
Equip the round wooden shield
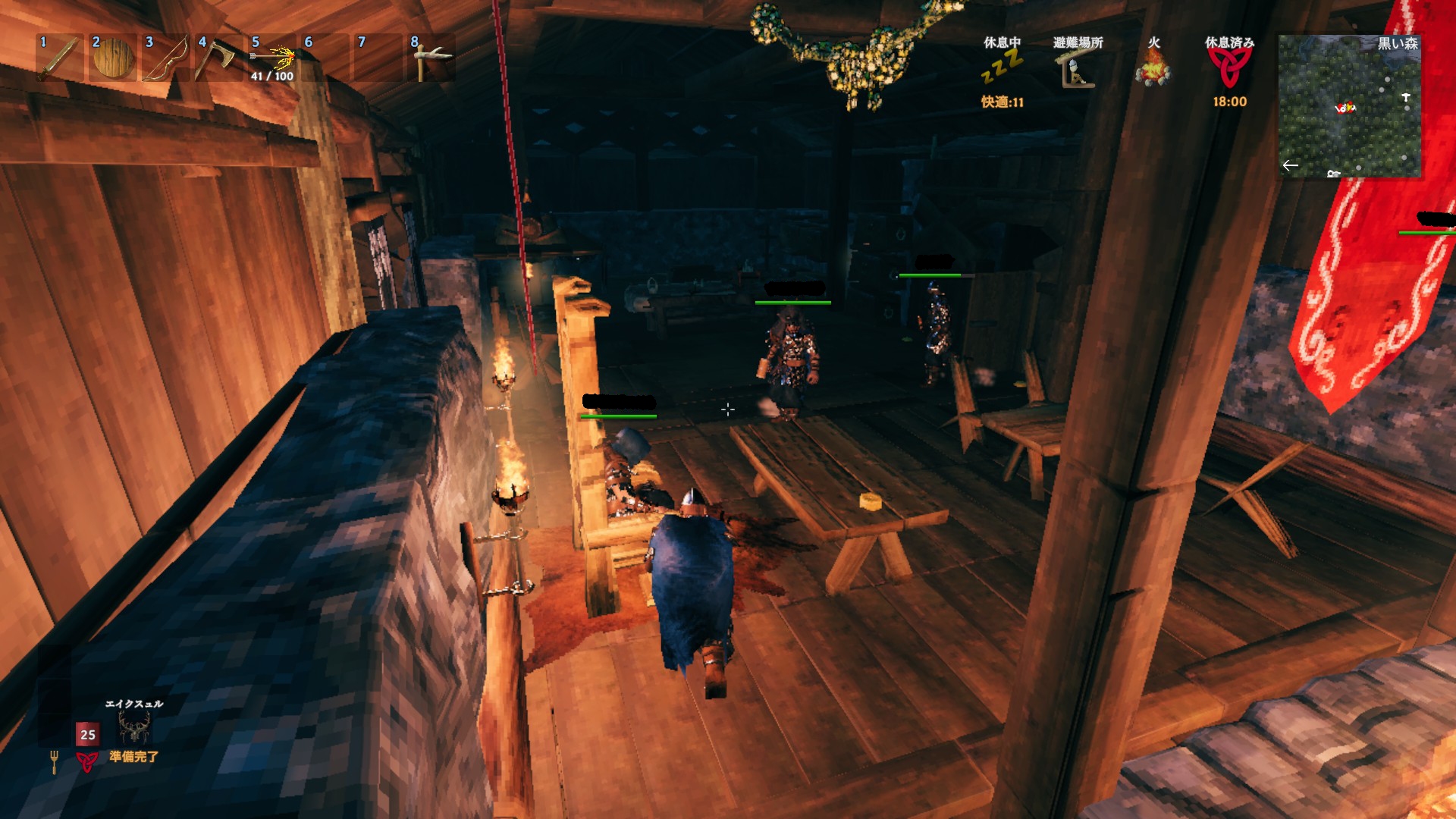point(113,58)
